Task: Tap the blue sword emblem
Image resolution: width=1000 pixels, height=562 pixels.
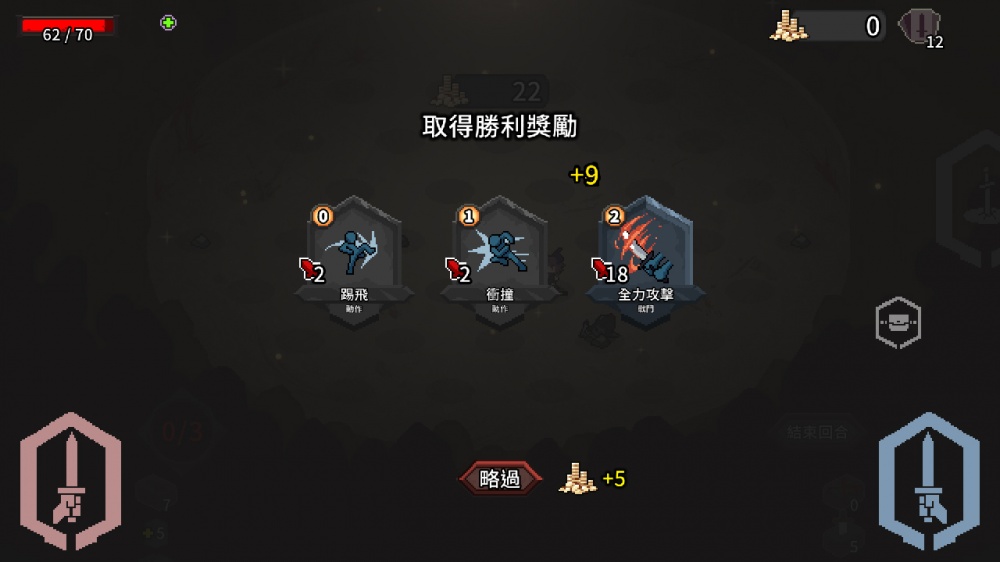Action: (x=928, y=482)
